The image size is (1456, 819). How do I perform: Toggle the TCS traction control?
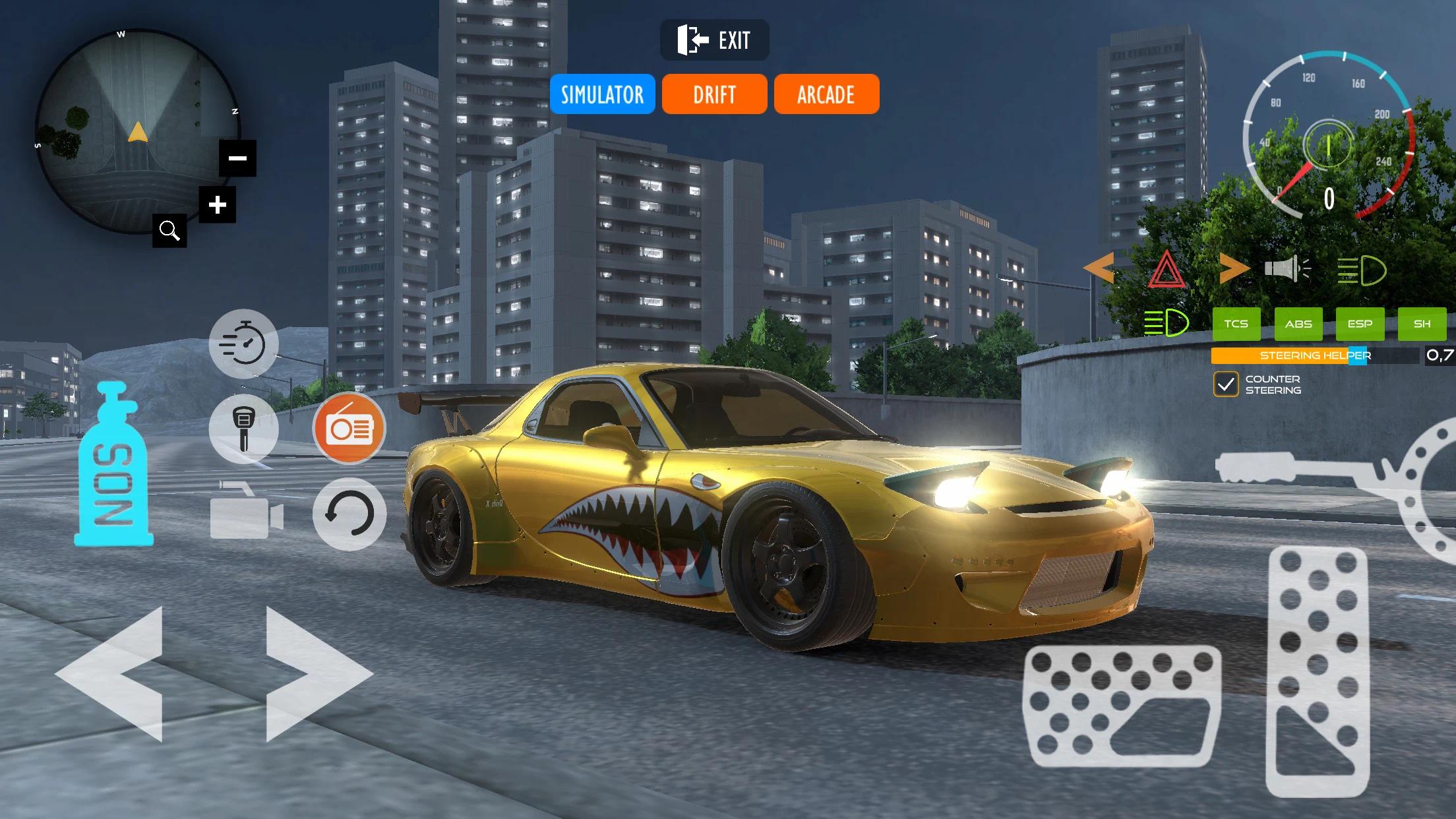pos(1237,324)
